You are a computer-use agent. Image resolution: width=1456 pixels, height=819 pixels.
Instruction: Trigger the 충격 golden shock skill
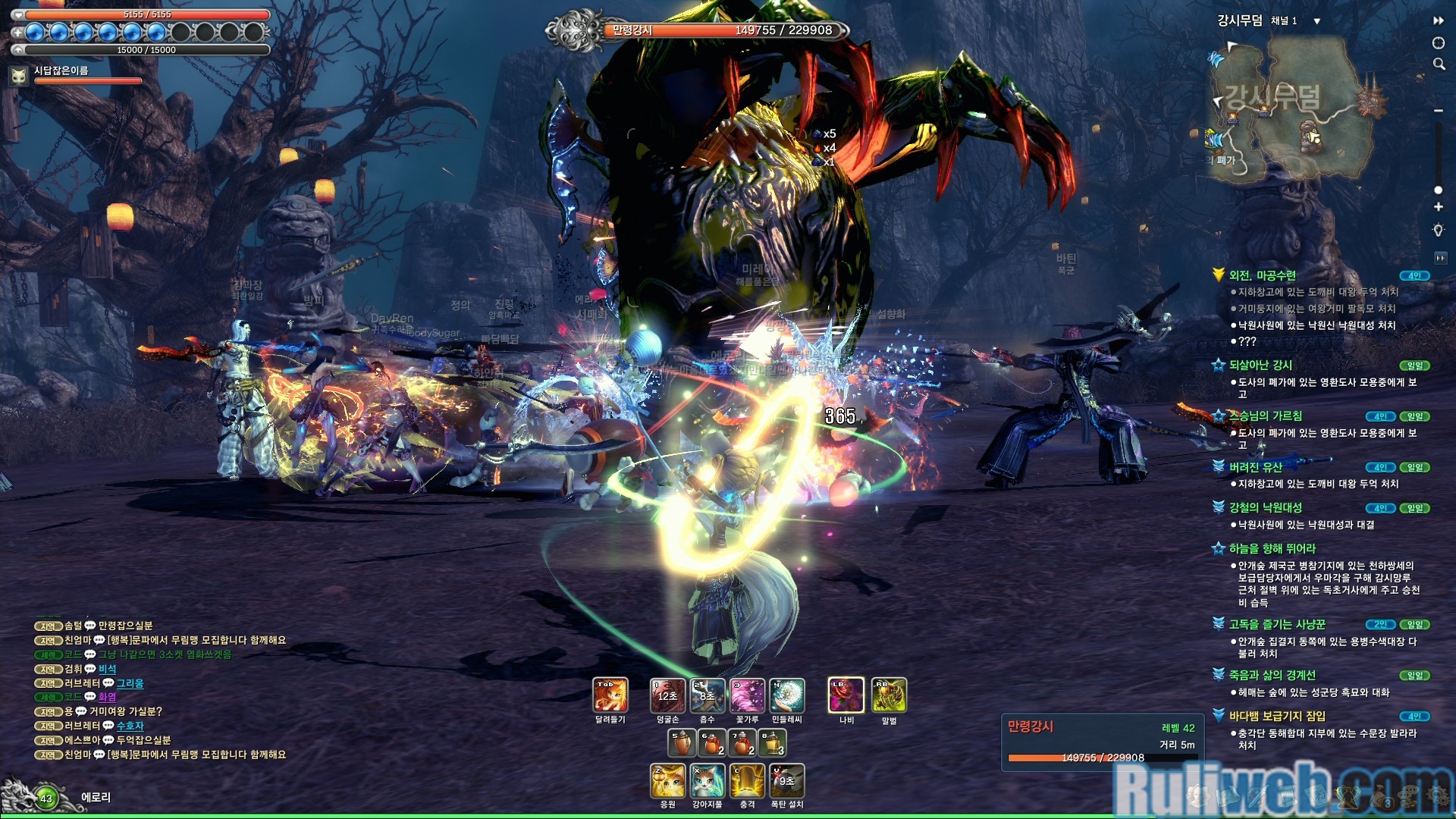(x=747, y=781)
